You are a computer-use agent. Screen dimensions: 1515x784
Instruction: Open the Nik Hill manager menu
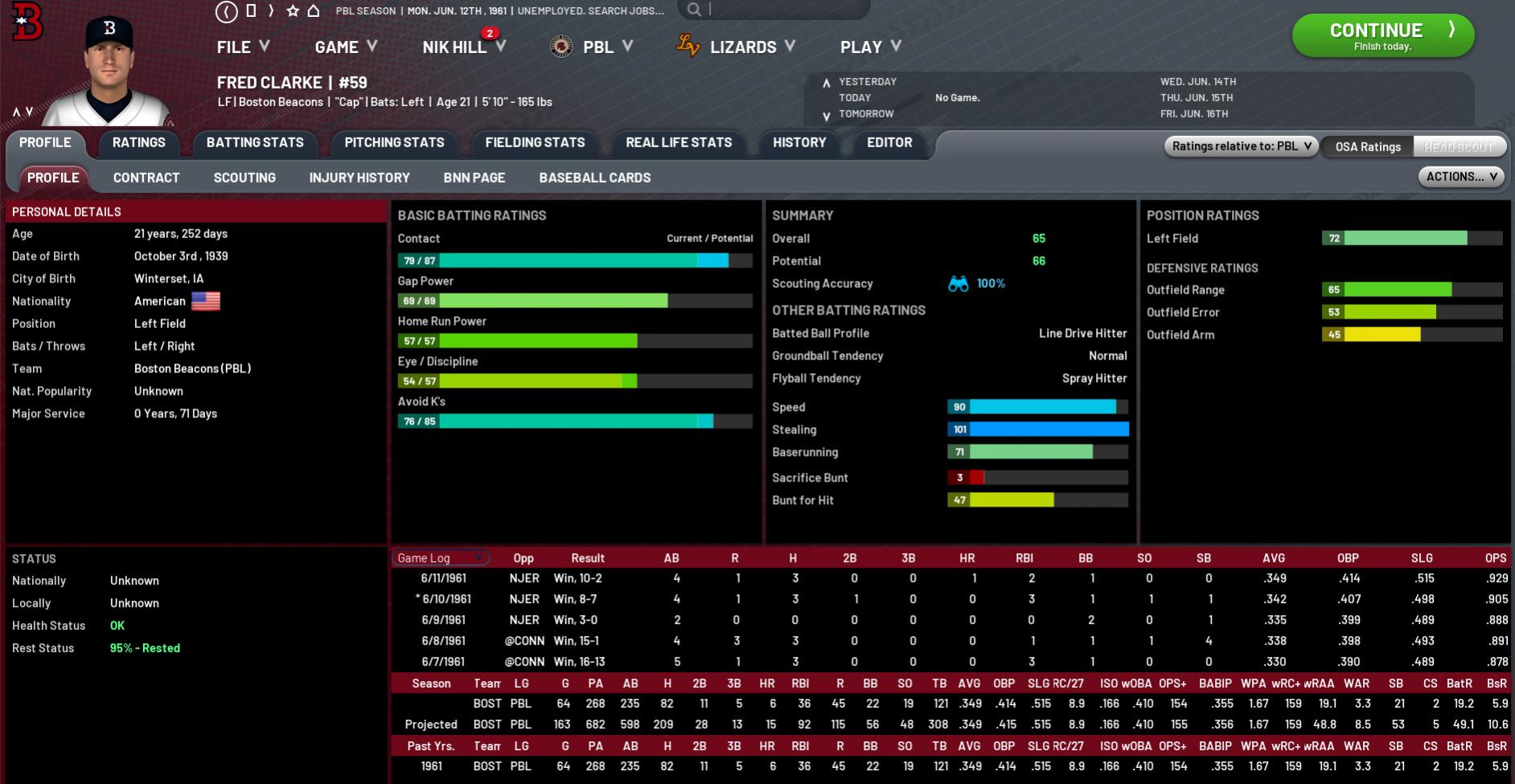pyautogui.click(x=463, y=47)
